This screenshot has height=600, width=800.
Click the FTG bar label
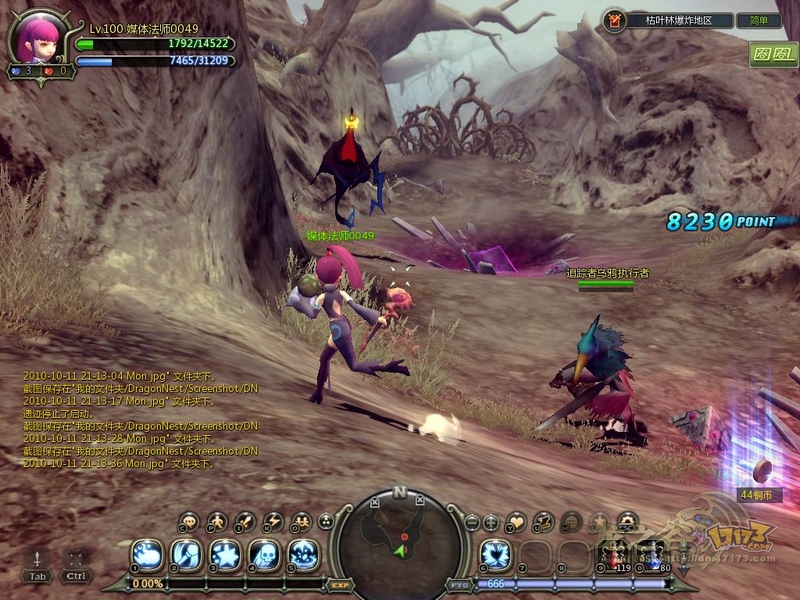pyautogui.click(x=460, y=584)
